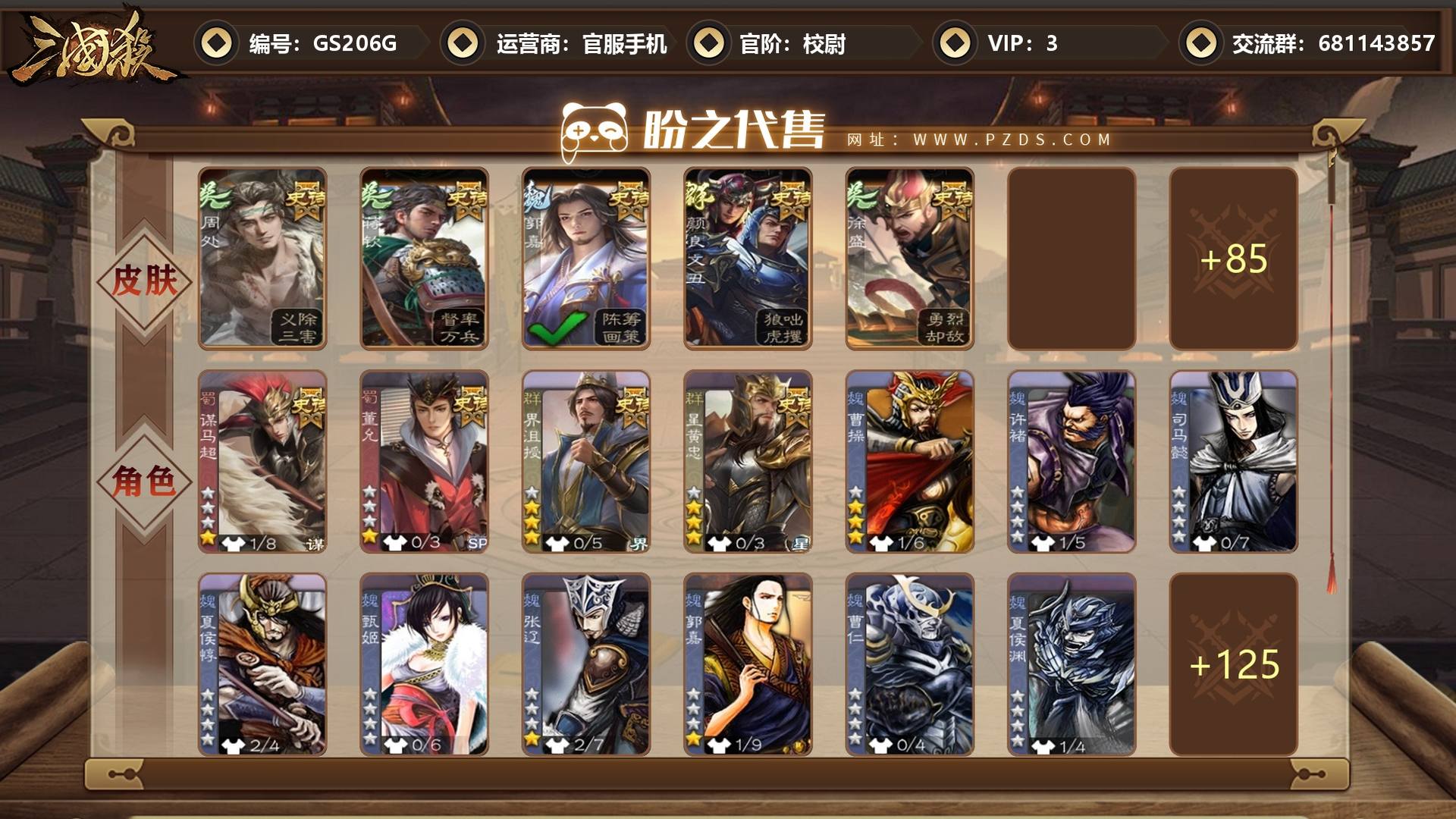Viewport: 1456px width, 819px height.
Task: Click the 史诗 badge on 周处 skin card
Action: (306, 200)
